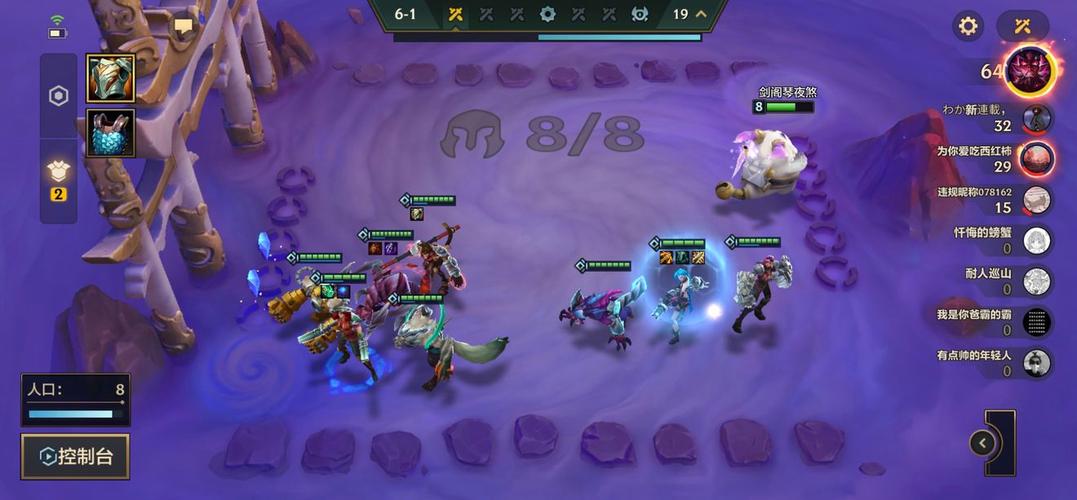Expand the stage tracker arrow next to 19
The width and height of the screenshot is (1077, 500).
[701, 14]
